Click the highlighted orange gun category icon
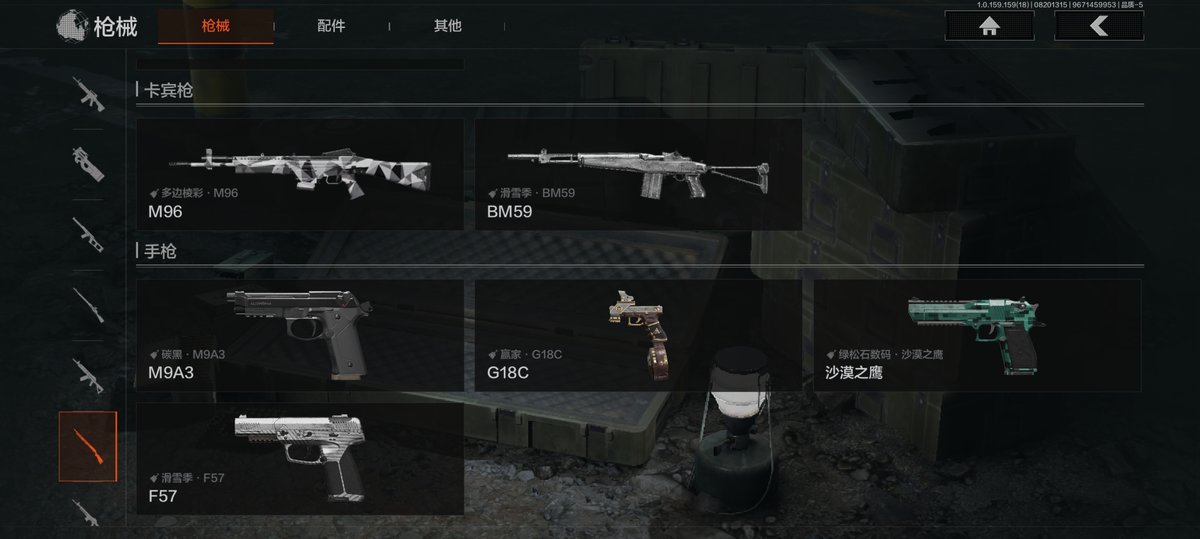 (x=88, y=446)
